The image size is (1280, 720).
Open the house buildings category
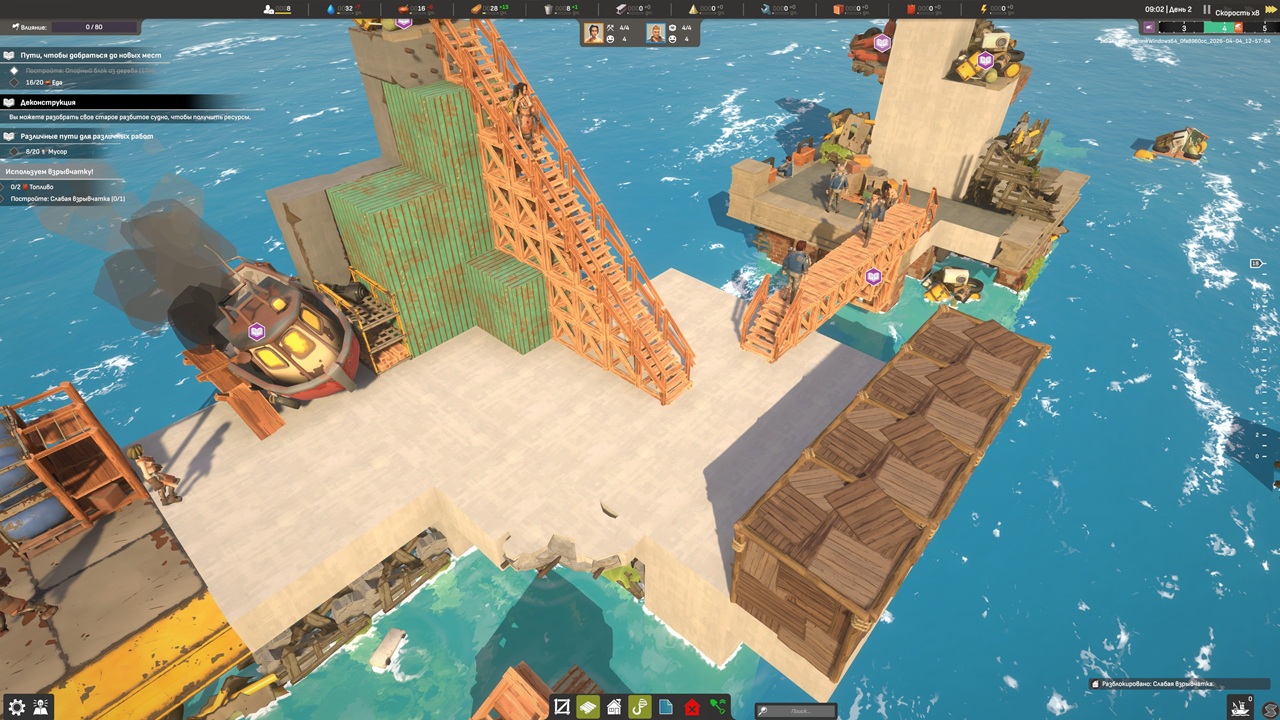pyautogui.click(x=614, y=707)
